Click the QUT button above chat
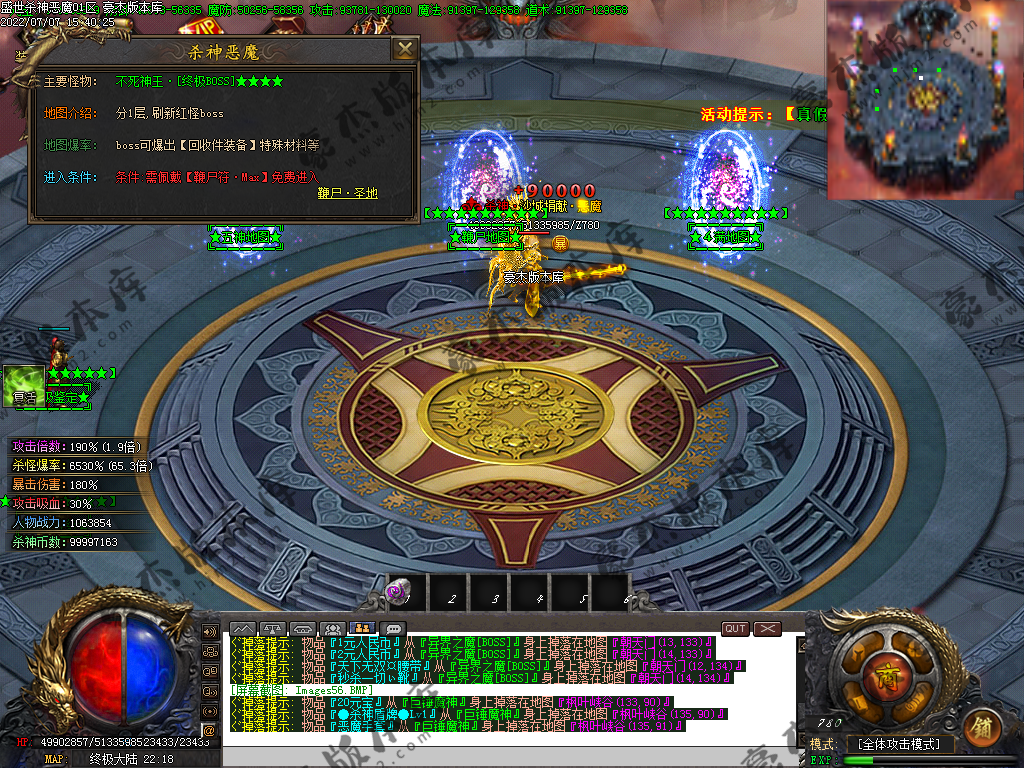The image size is (1024, 768). tap(735, 628)
